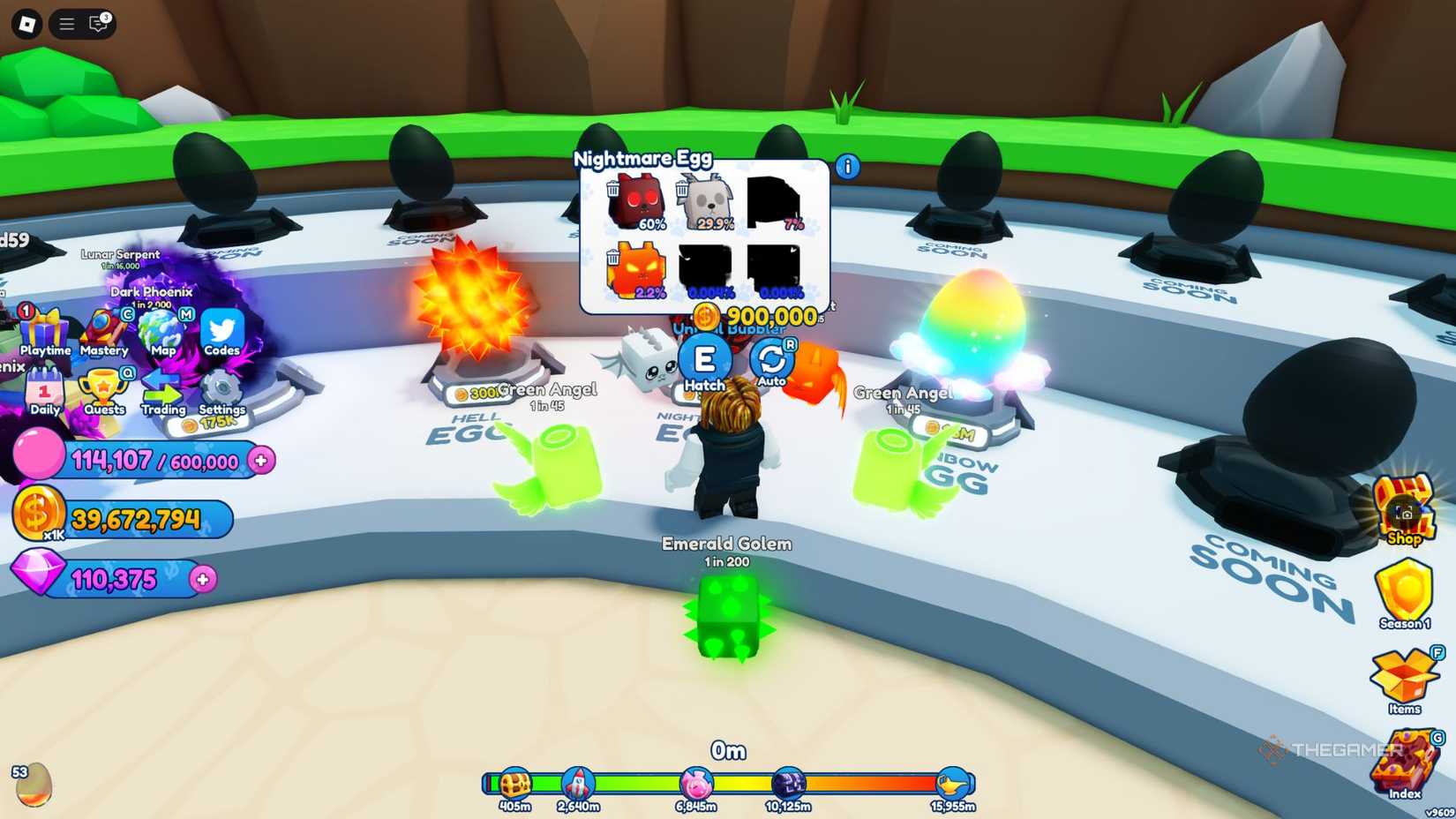Open the Roblox hamburger menu

point(65,25)
